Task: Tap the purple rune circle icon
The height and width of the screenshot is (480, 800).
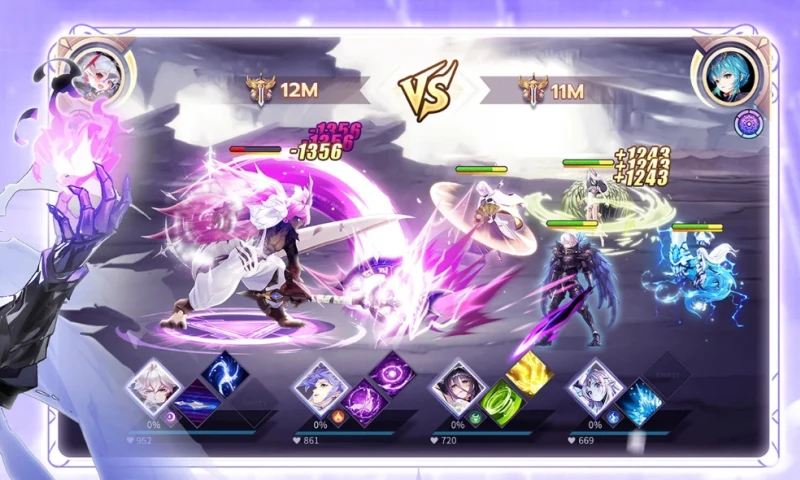Action: coord(747,123)
